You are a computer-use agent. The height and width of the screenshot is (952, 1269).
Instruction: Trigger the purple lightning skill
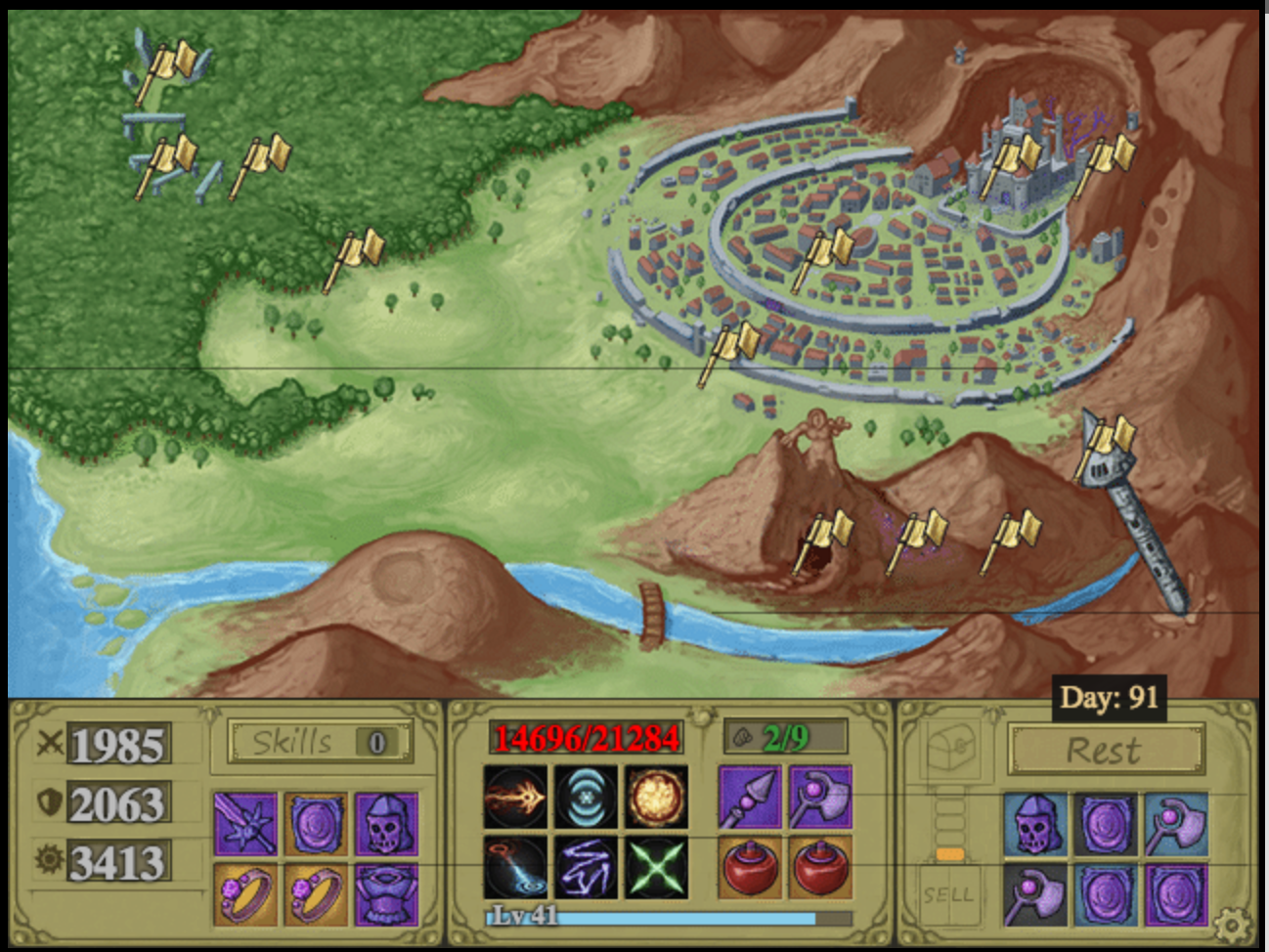pos(586,867)
